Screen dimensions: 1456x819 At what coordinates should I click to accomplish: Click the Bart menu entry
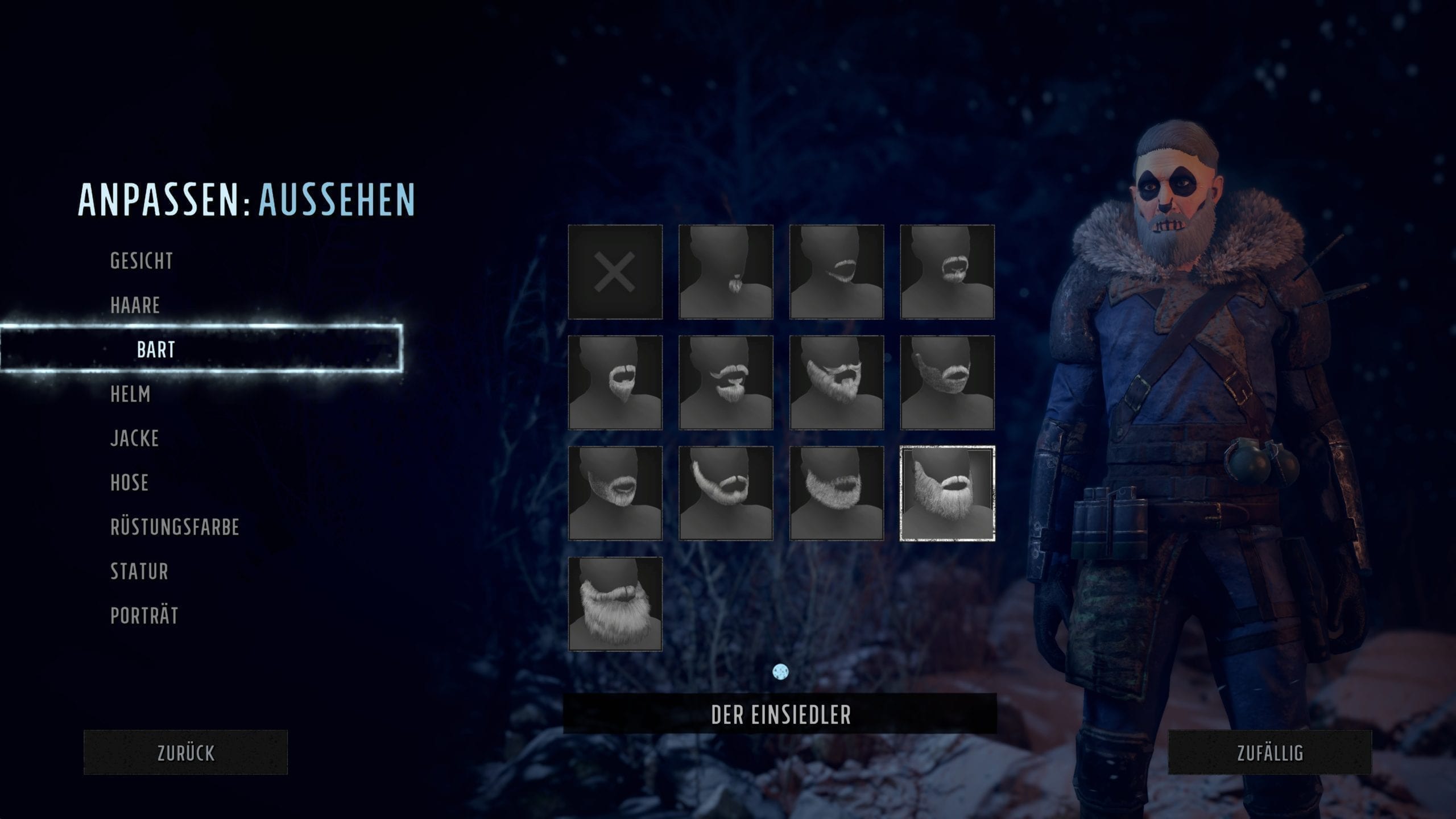156,350
